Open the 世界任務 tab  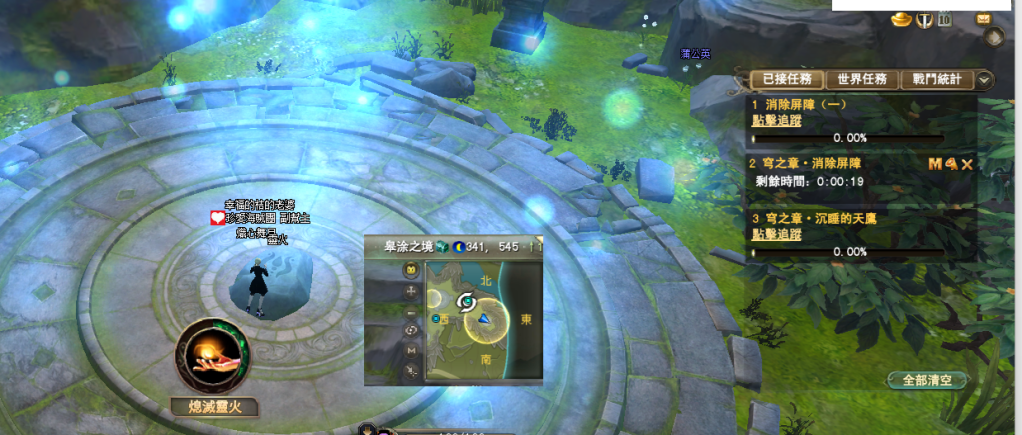(864, 80)
